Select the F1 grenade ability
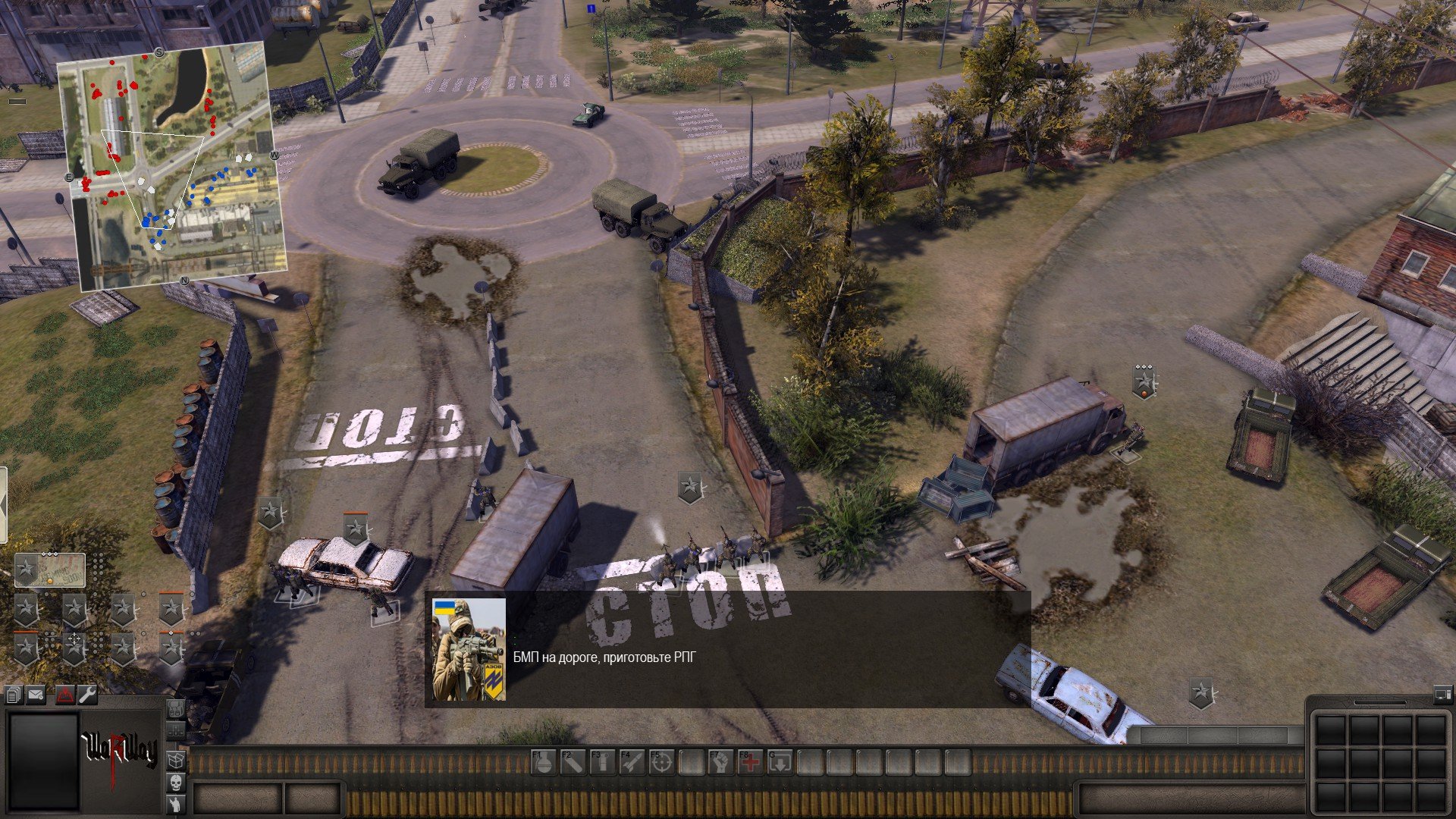The height and width of the screenshot is (819, 1456). click(543, 762)
